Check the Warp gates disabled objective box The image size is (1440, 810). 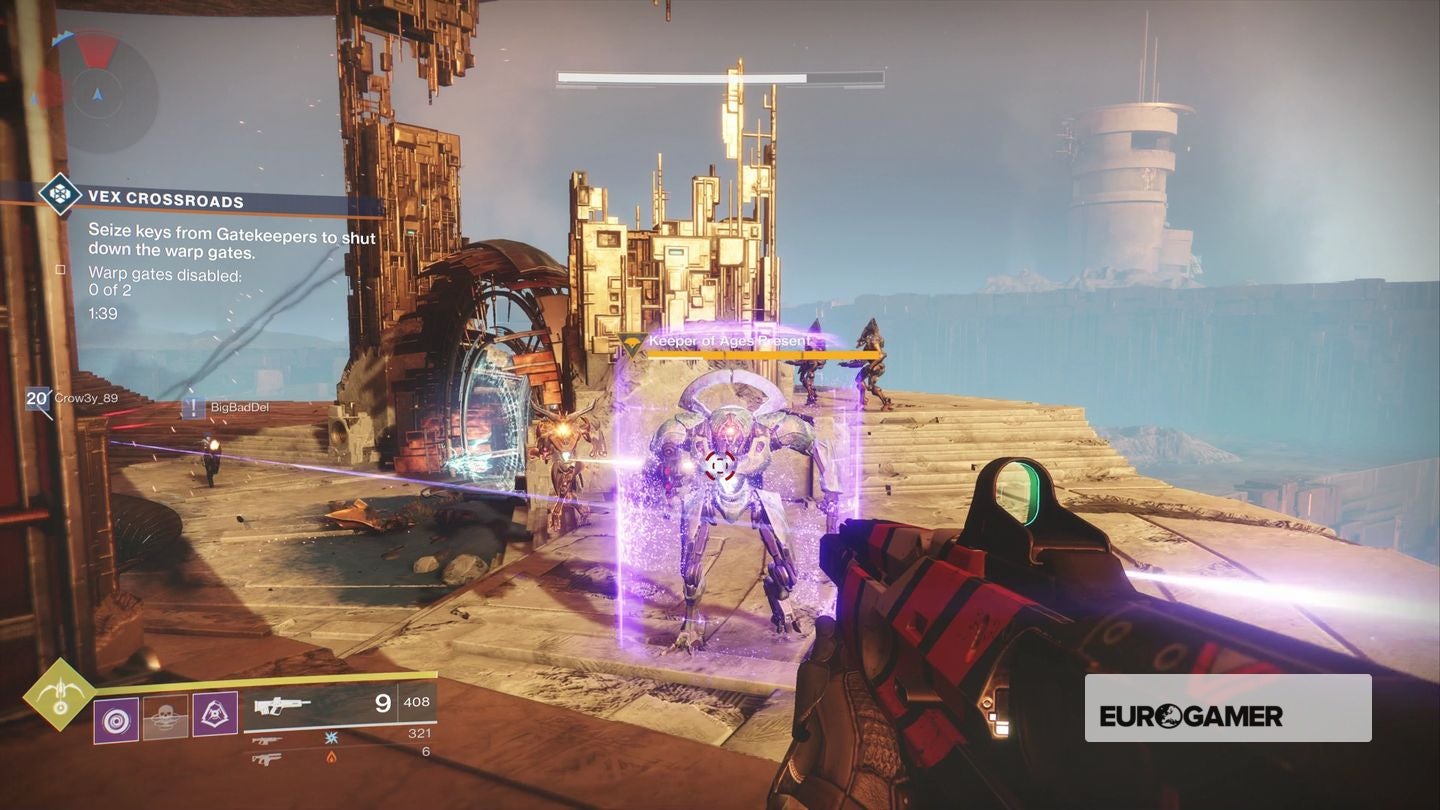[58, 268]
